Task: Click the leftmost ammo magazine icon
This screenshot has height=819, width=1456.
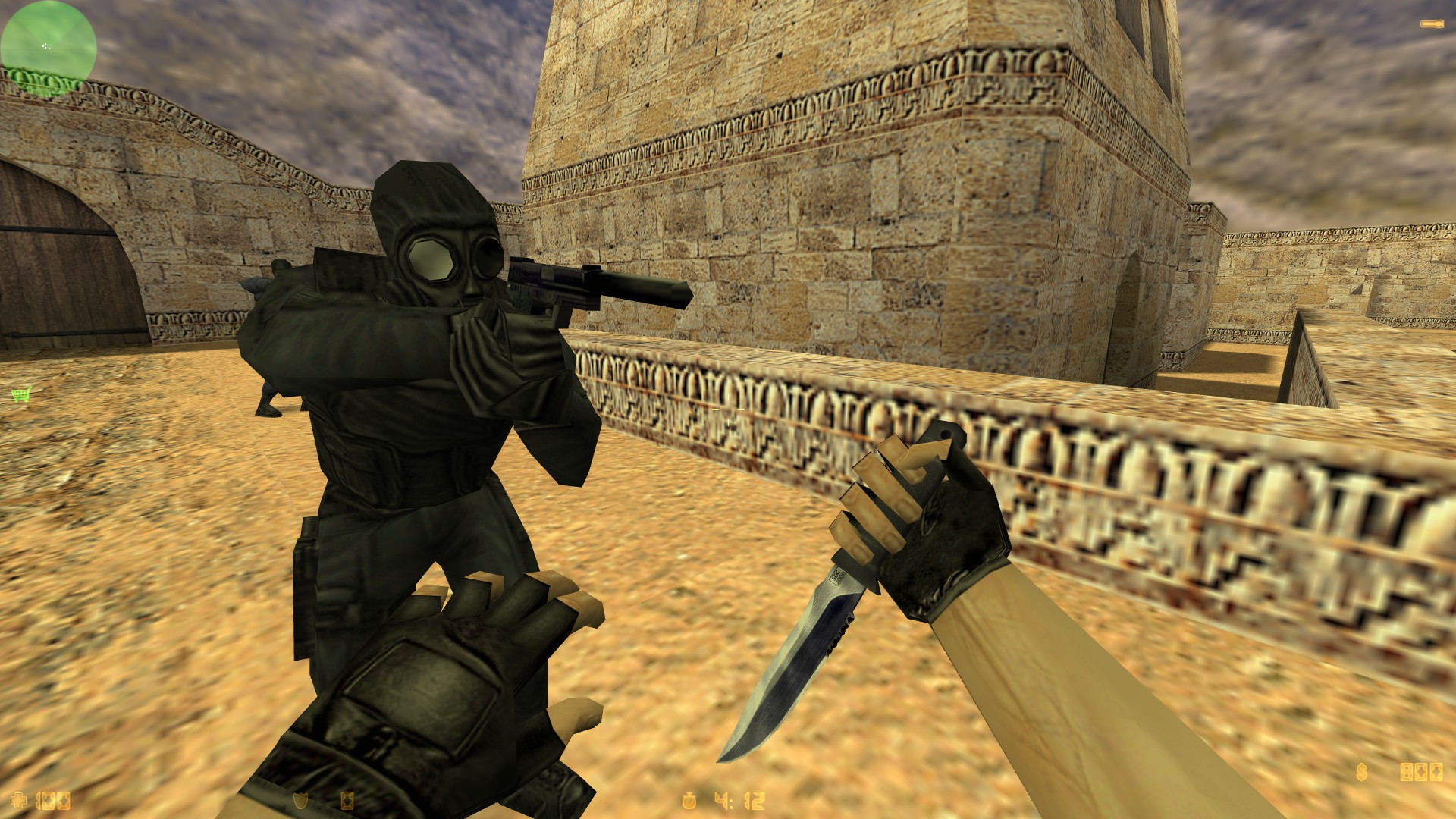Action: (x=1406, y=772)
